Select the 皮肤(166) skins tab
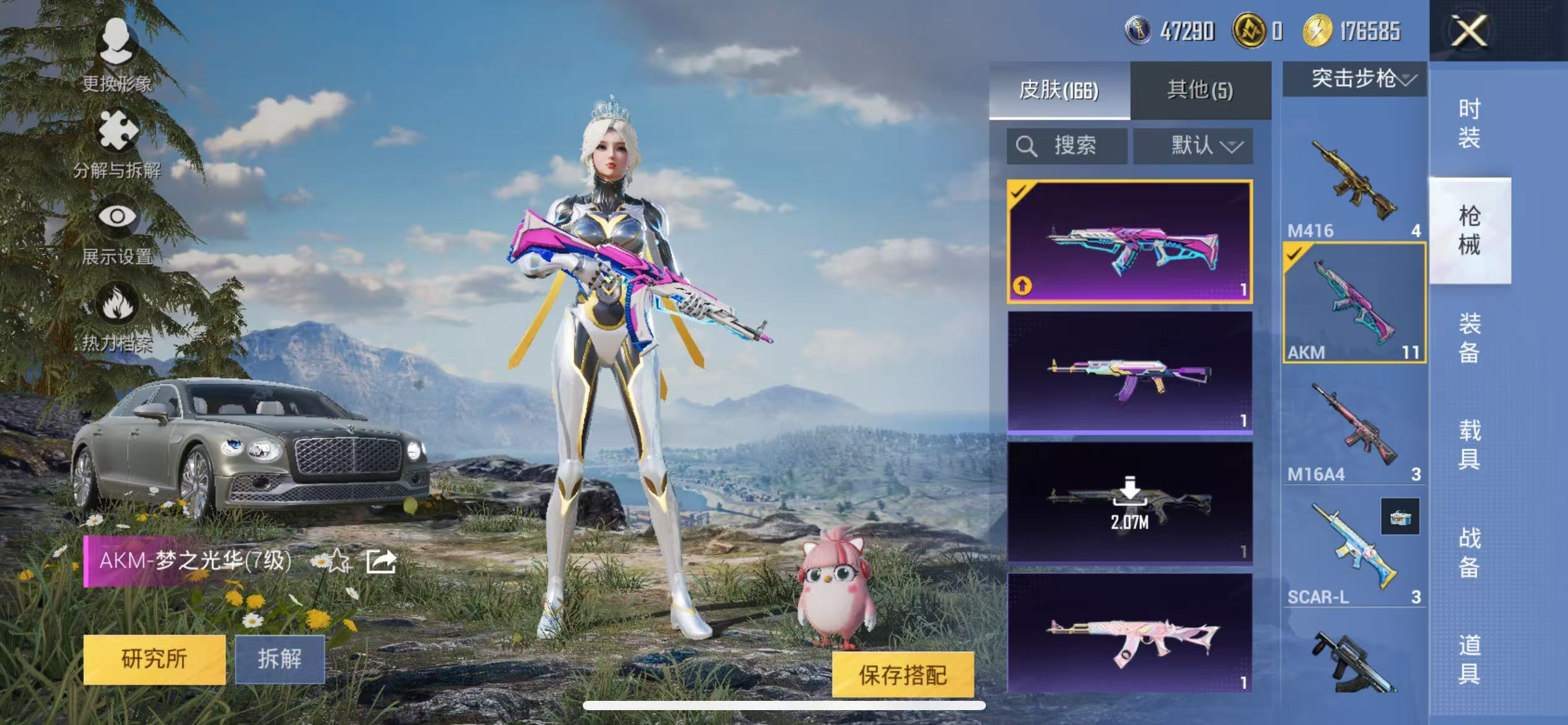 pos(1059,90)
